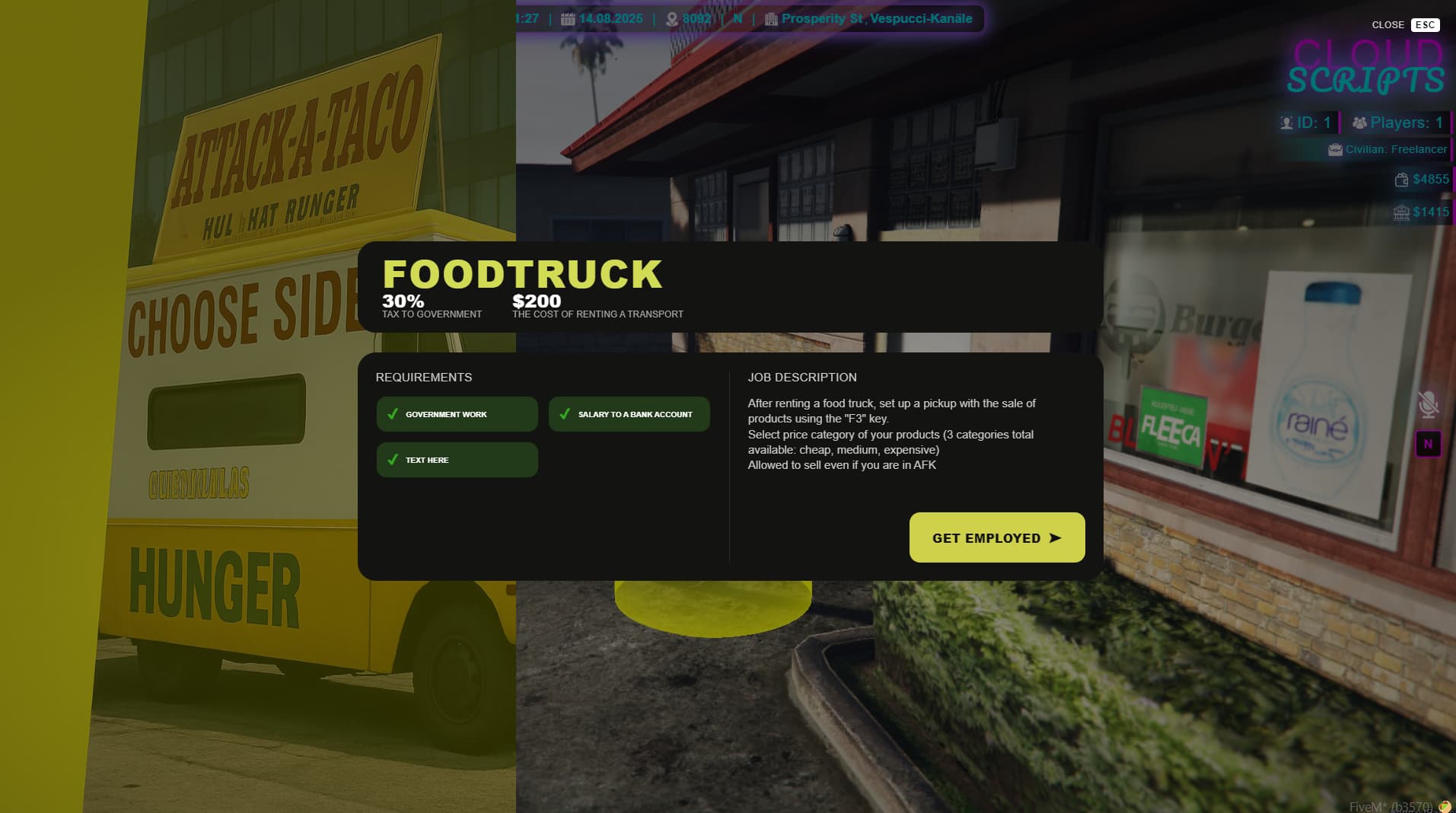
Task: Toggle the SALARY TO A BANK ACCOUNT requirement
Action: pos(565,414)
